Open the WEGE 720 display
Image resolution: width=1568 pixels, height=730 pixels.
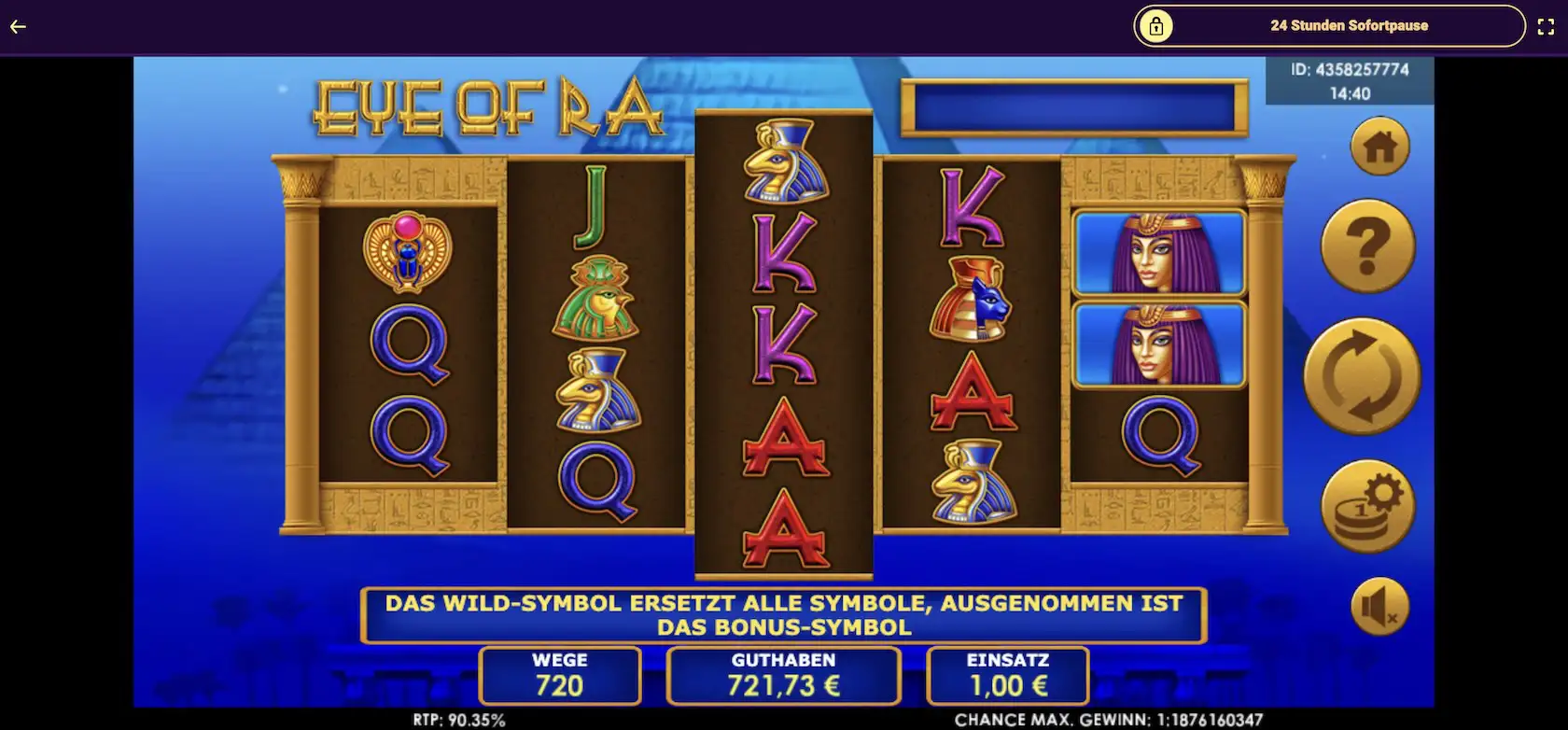[559, 675]
